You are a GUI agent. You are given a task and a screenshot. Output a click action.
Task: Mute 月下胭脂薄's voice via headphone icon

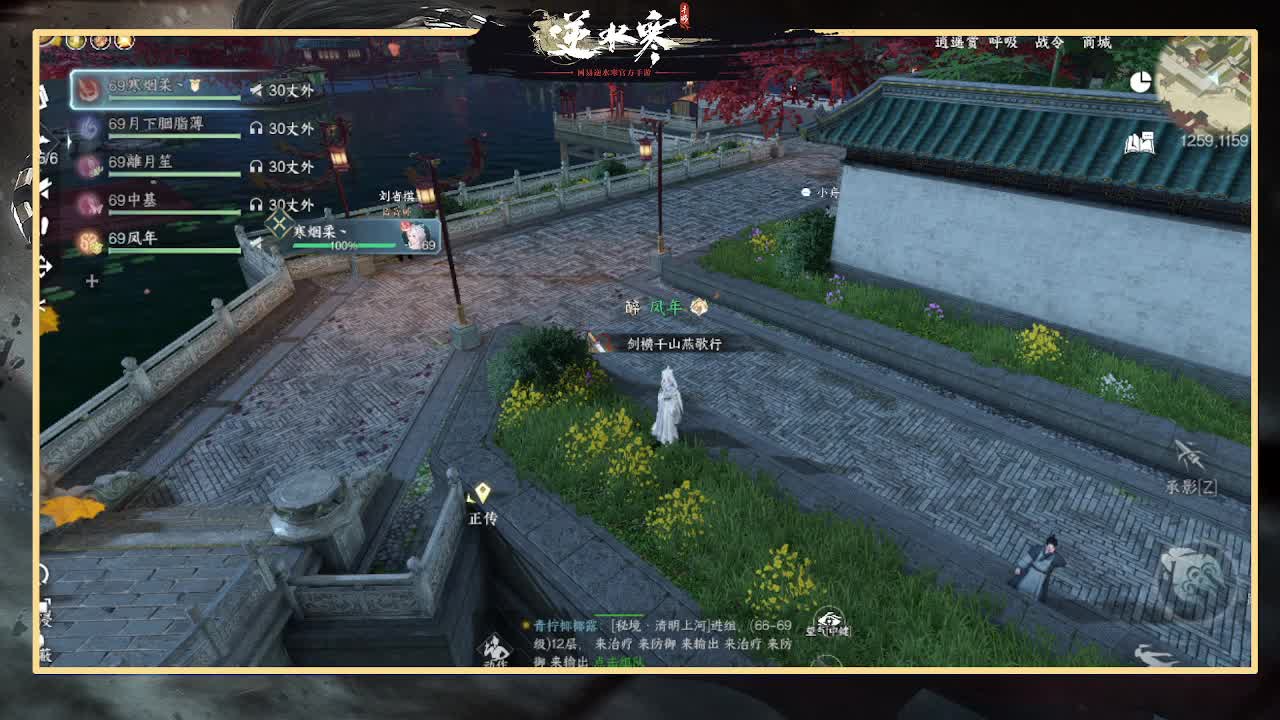[258, 126]
